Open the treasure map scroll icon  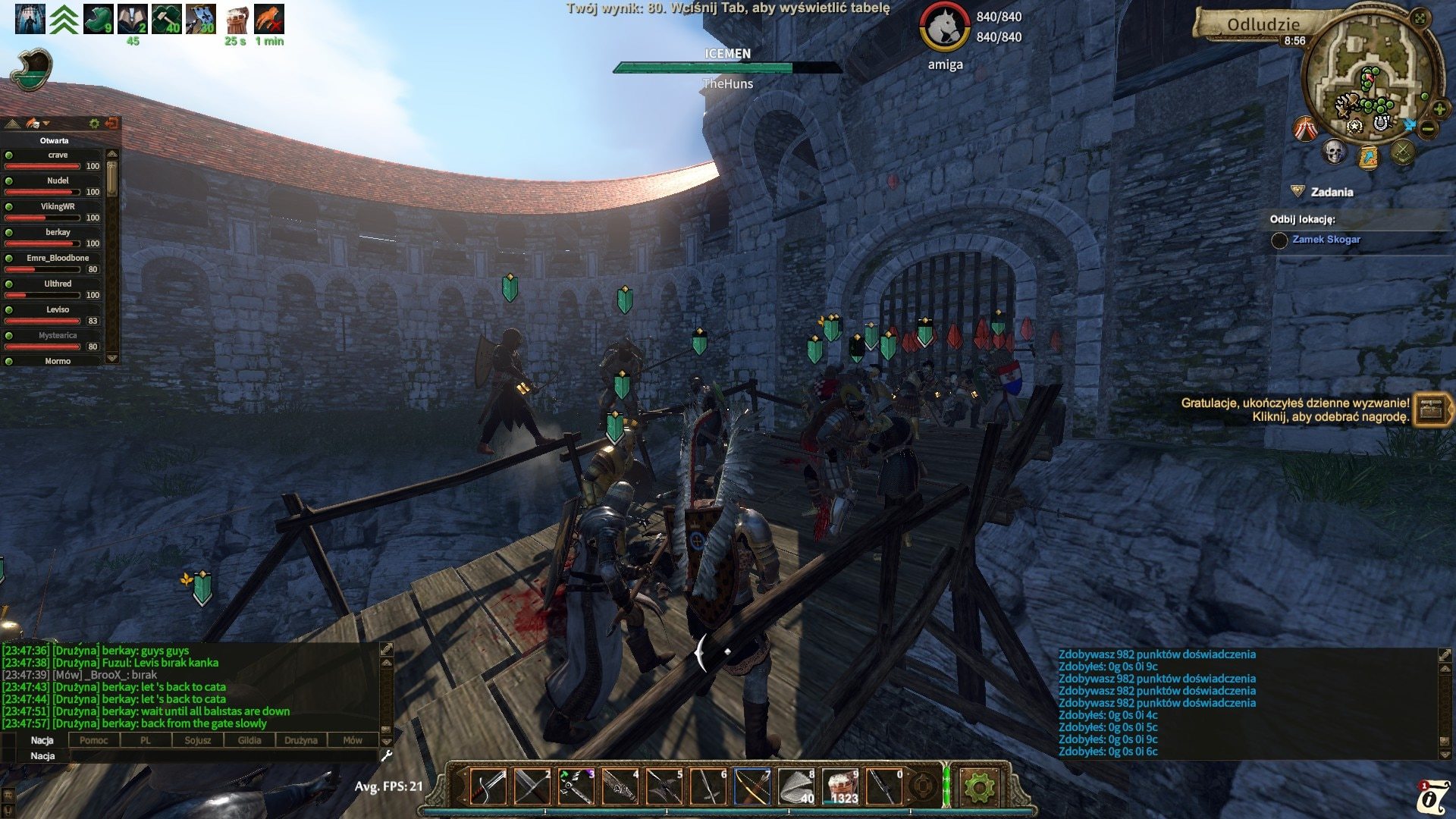coord(1368,157)
